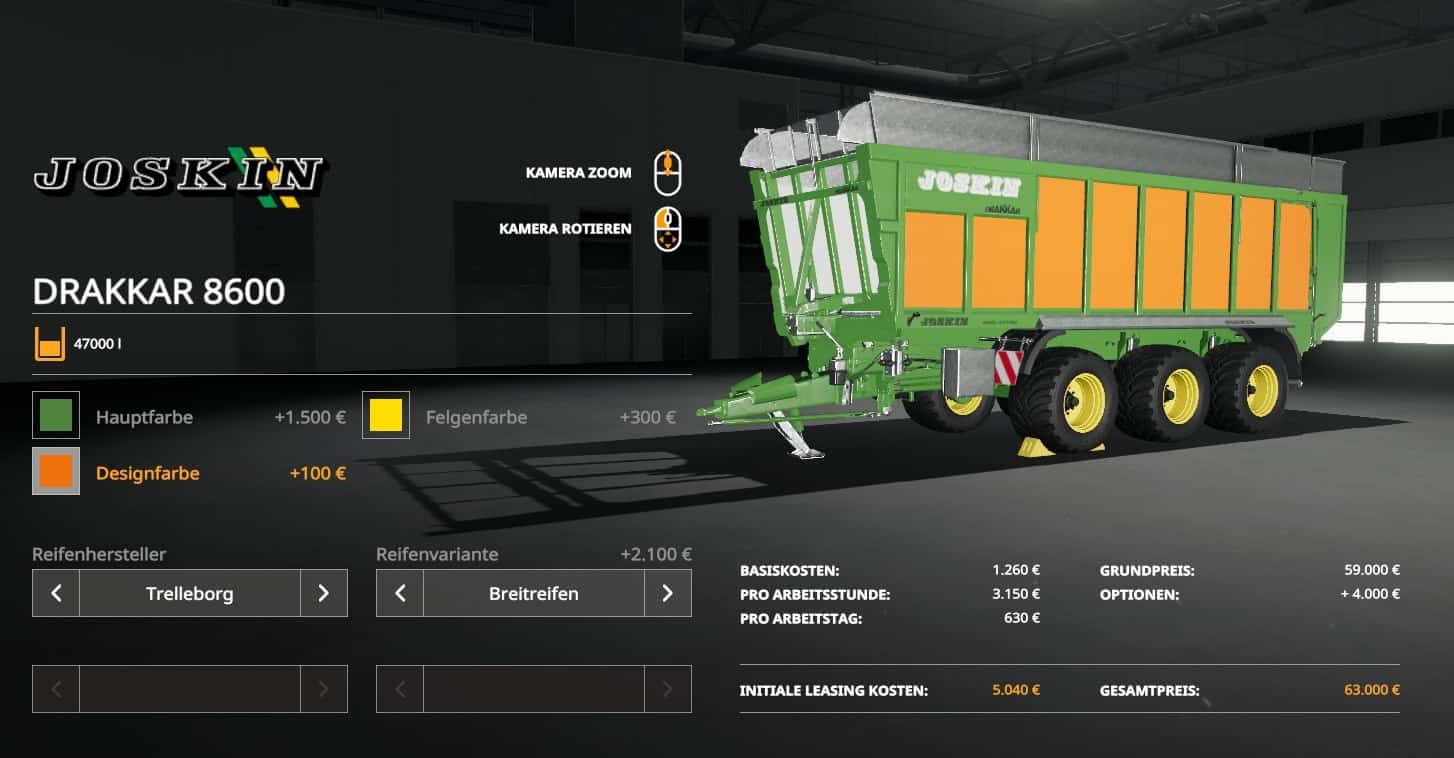Open the yellow Felgenfarbe color swatch
The height and width of the screenshot is (758, 1454).
click(x=386, y=416)
